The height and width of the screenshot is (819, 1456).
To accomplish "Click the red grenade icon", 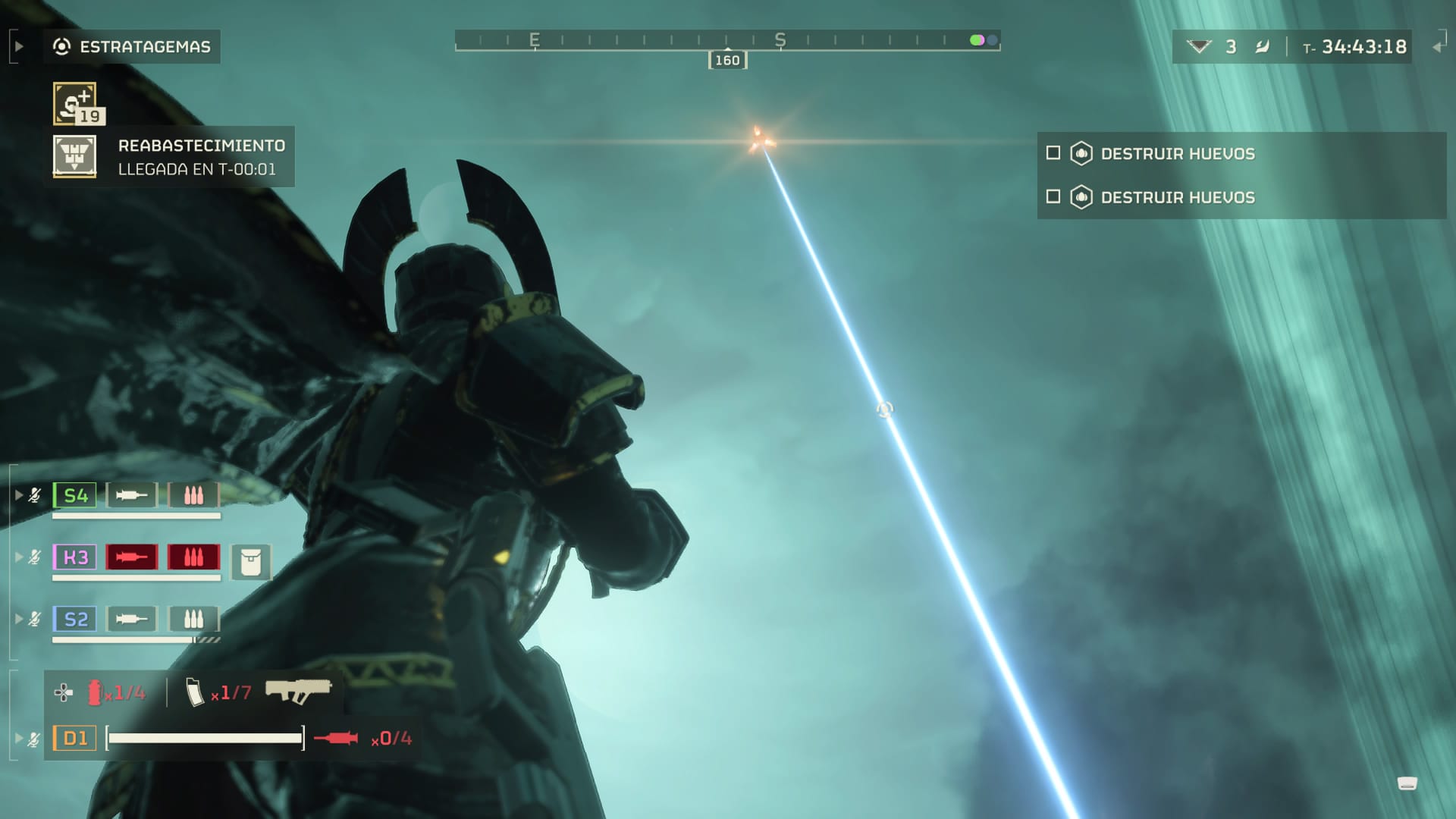I will (95, 692).
